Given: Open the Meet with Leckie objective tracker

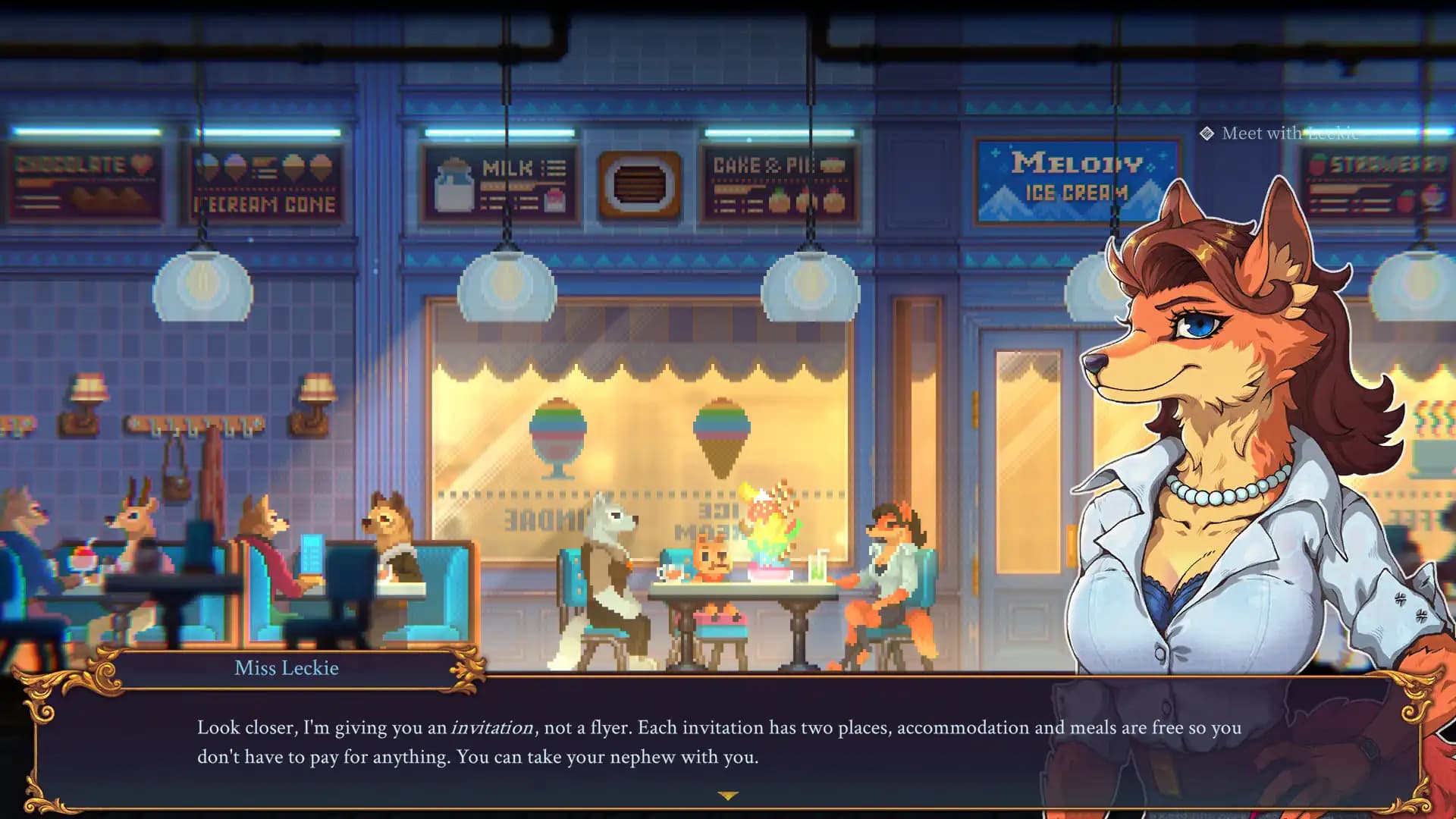Looking at the screenshot, I should click(x=1280, y=133).
